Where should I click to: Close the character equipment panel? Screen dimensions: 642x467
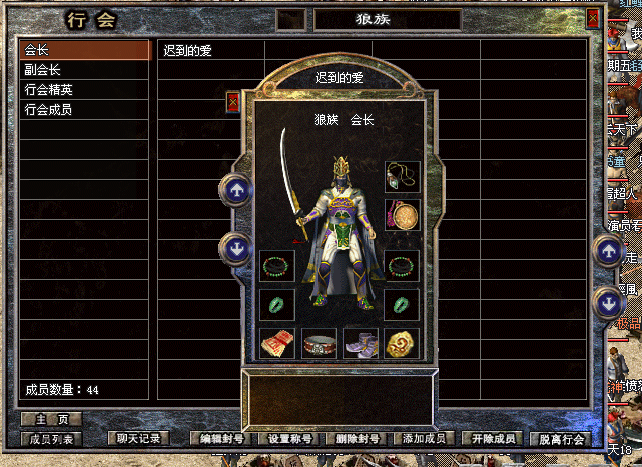click(233, 102)
